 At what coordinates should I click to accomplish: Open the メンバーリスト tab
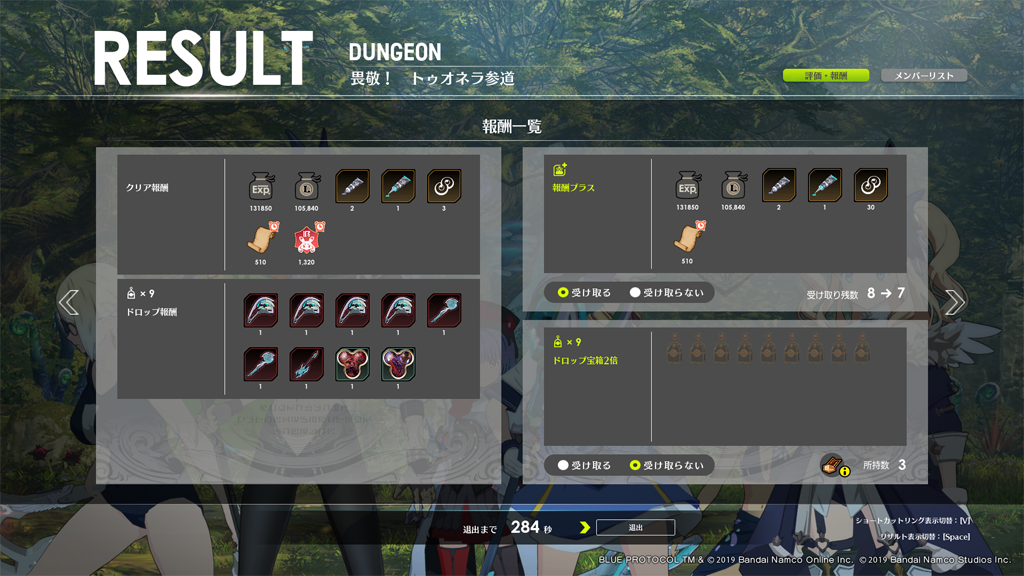[923, 76]
